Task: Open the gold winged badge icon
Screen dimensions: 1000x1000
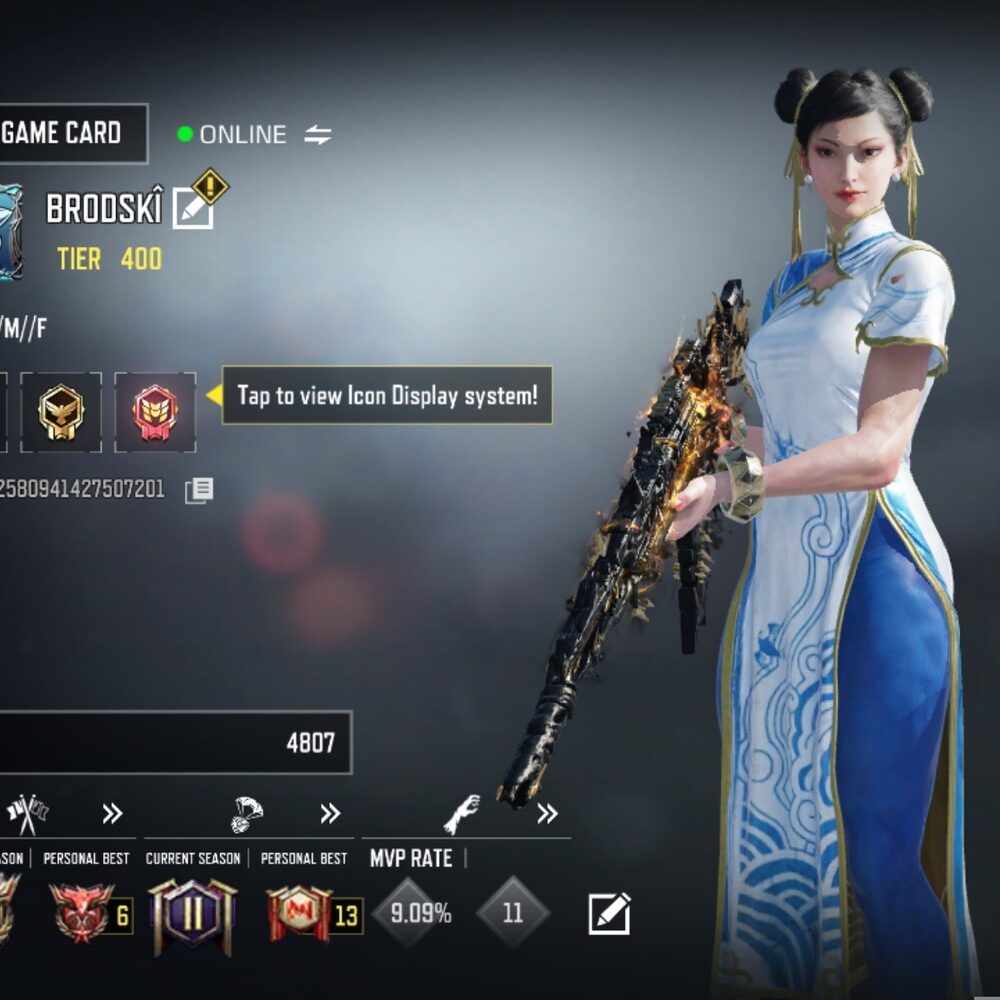Action: tap(61, 412)
